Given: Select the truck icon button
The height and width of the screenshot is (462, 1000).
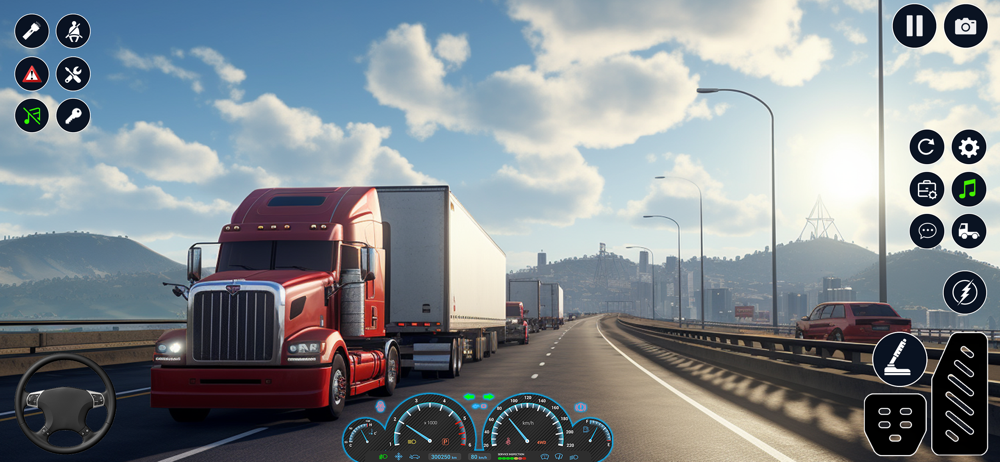Looking at the screenshot, I should click(x=968, y=231).
